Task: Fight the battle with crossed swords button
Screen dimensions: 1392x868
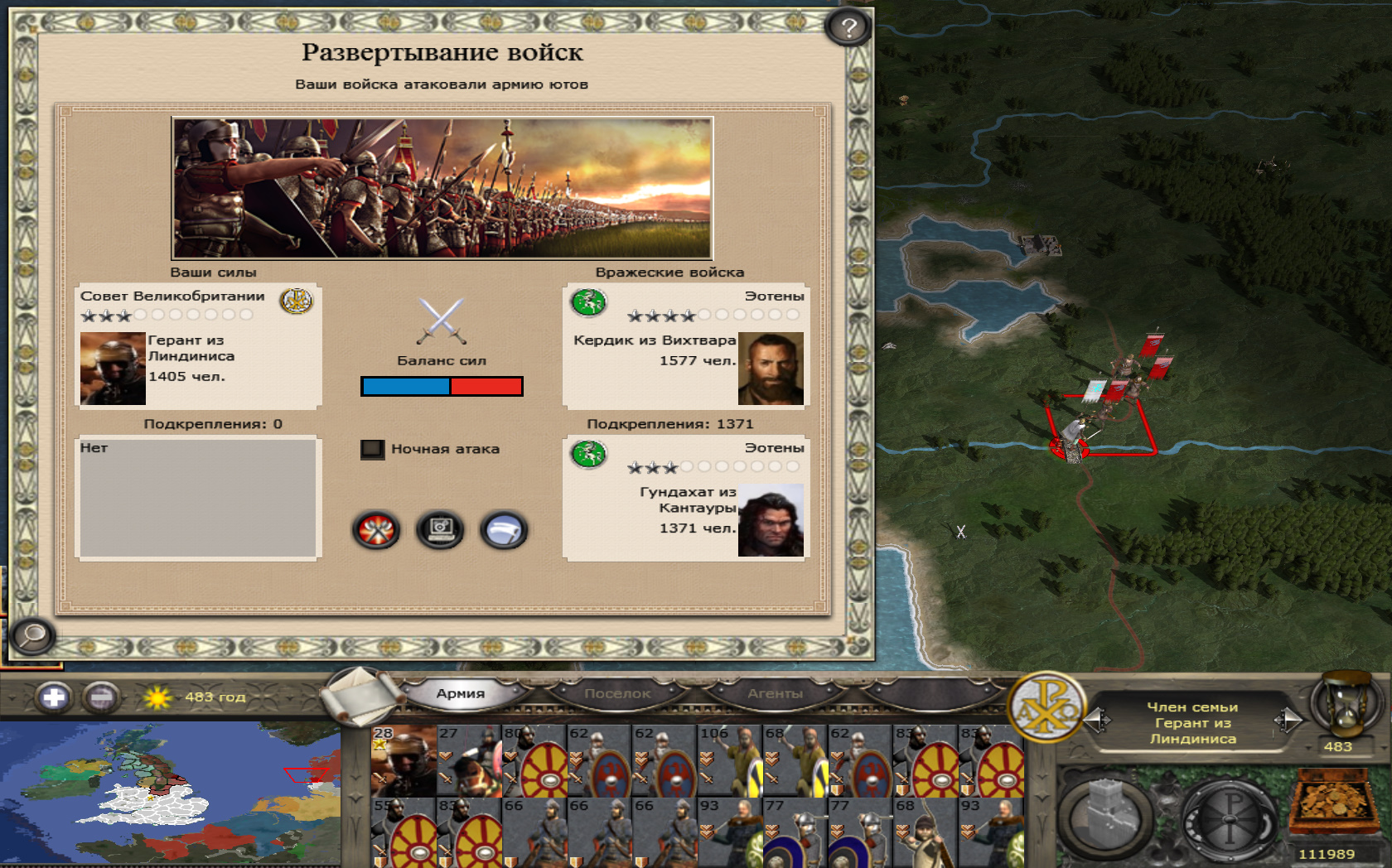Action: (x=376, y=530)
